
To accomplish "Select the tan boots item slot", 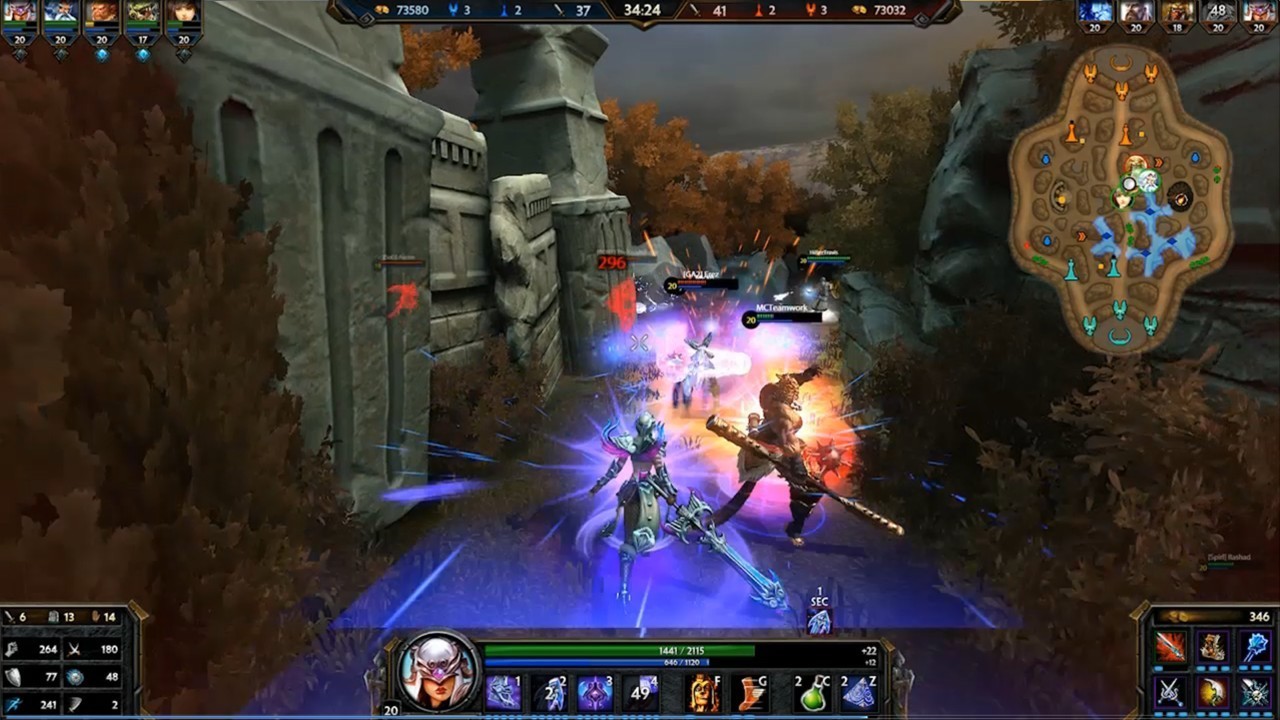I will click(x=1213, y=647).
